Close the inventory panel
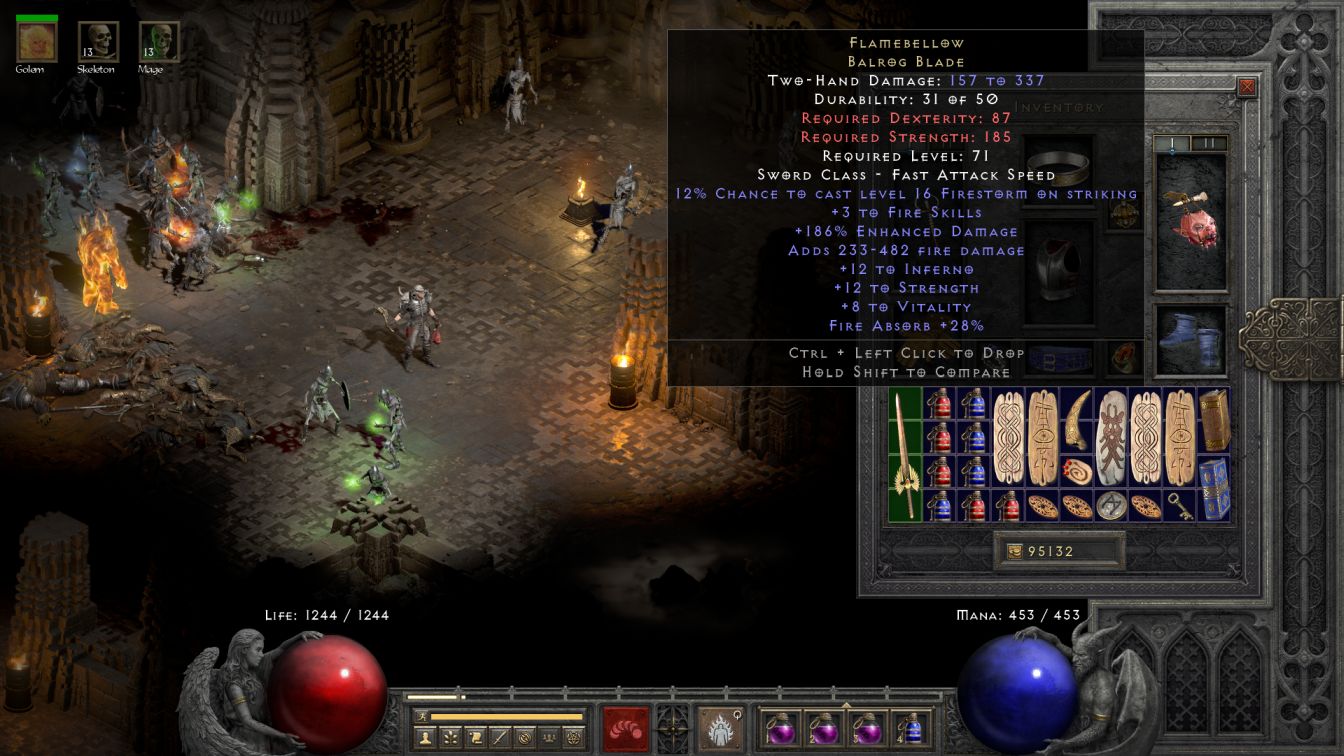 click(1247, 87)
